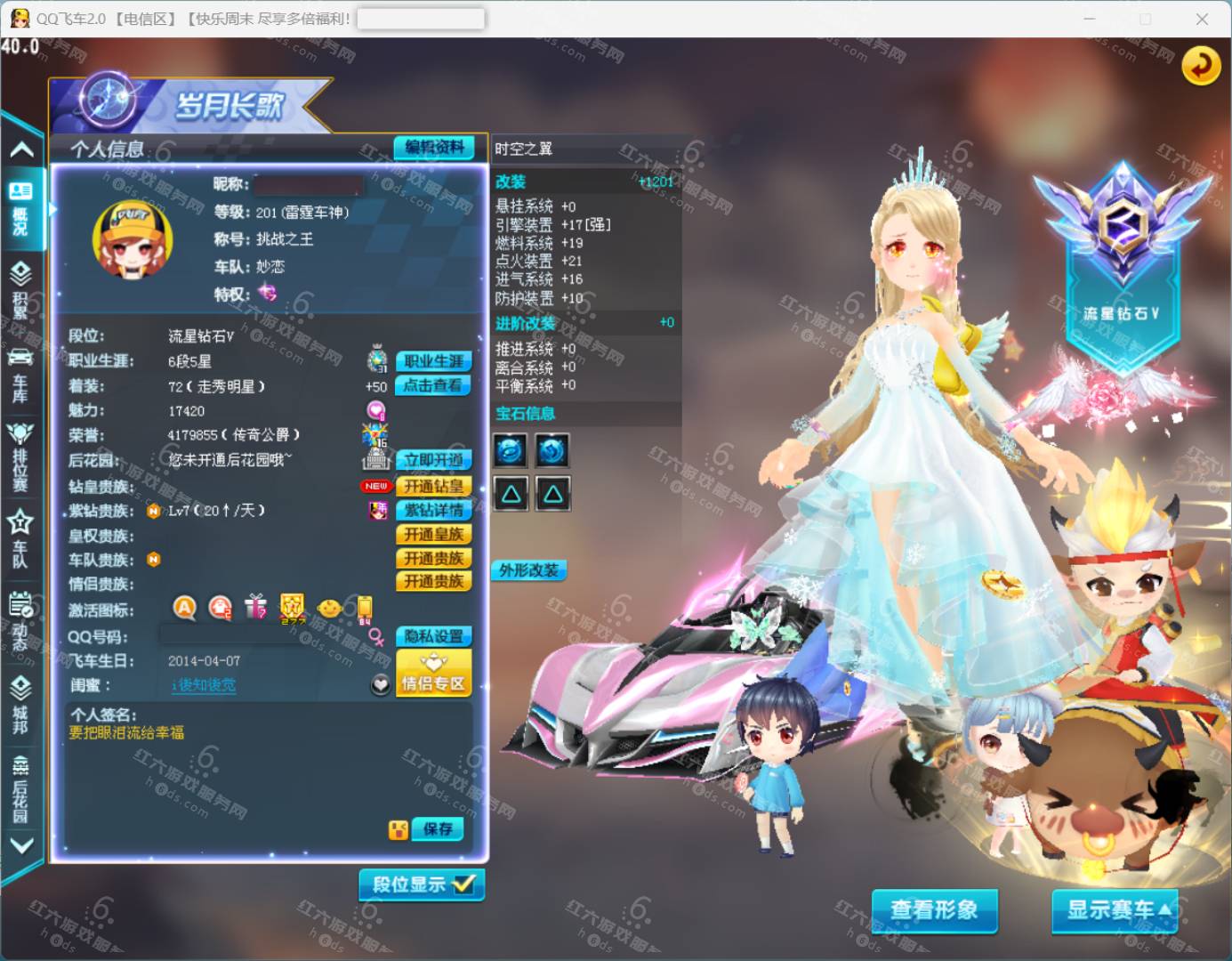Open the 显示赛车 show car selector

(x=1115, y=909)
